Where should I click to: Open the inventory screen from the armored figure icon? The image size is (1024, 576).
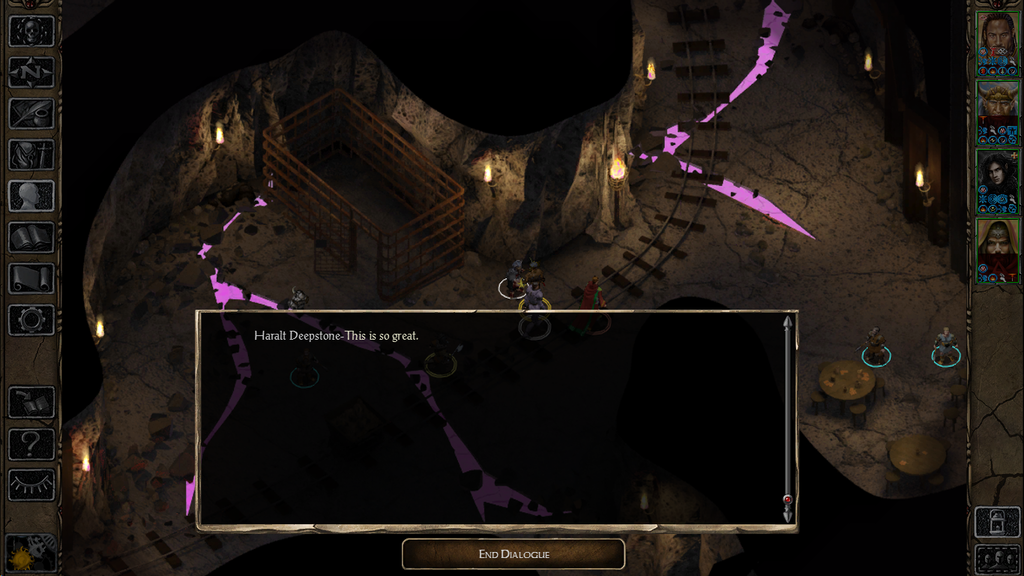tap(31, 154)
